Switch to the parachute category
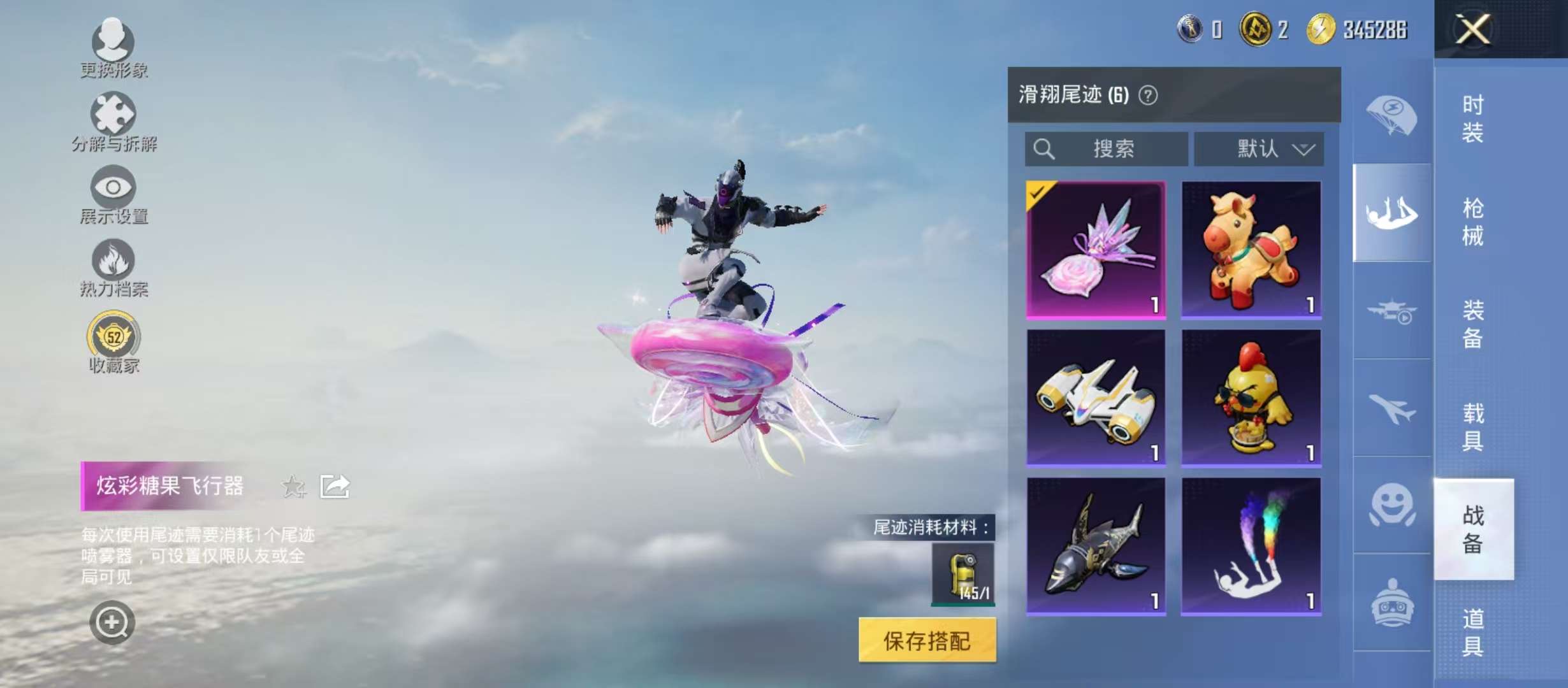 coord(1392,116)
